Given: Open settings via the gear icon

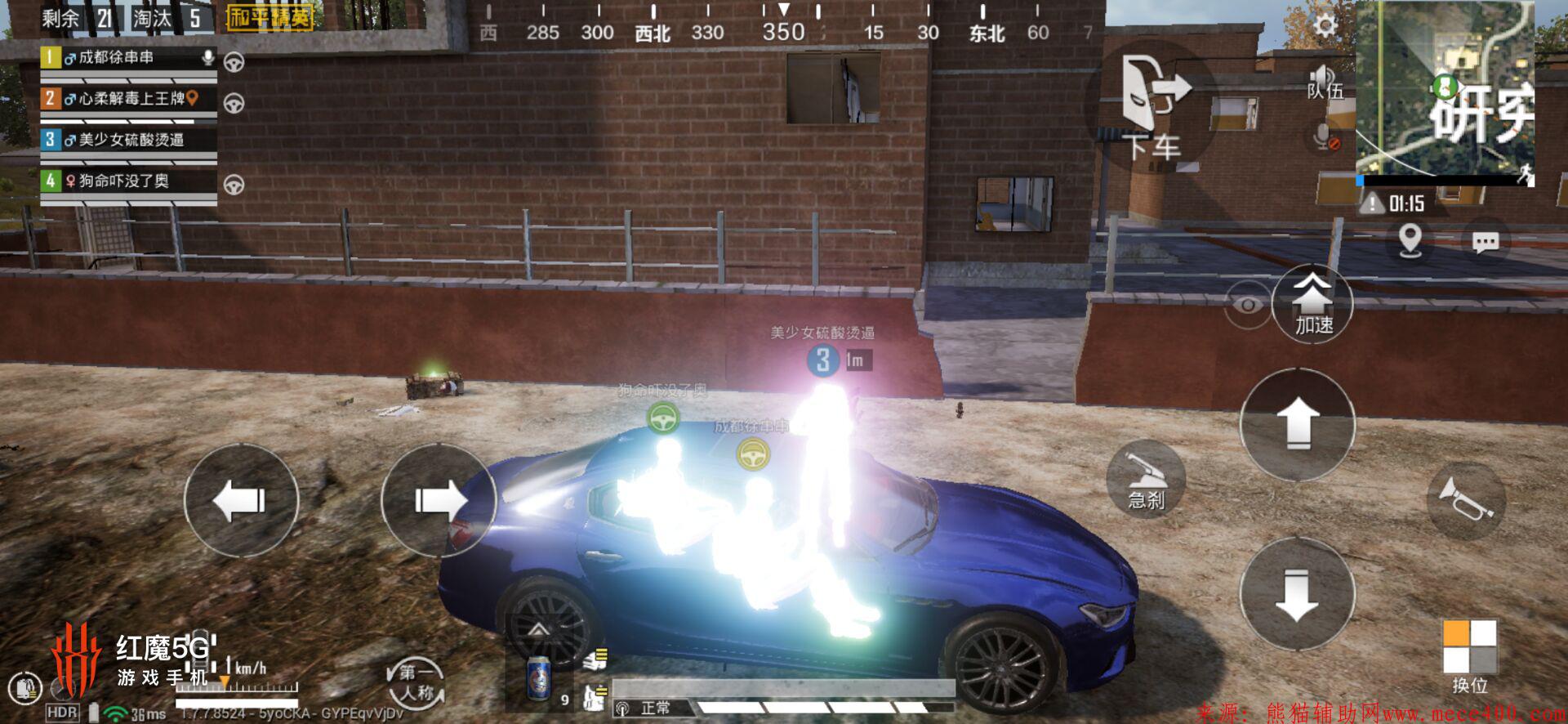Looking at the screenshot, I should point(1325,26).
